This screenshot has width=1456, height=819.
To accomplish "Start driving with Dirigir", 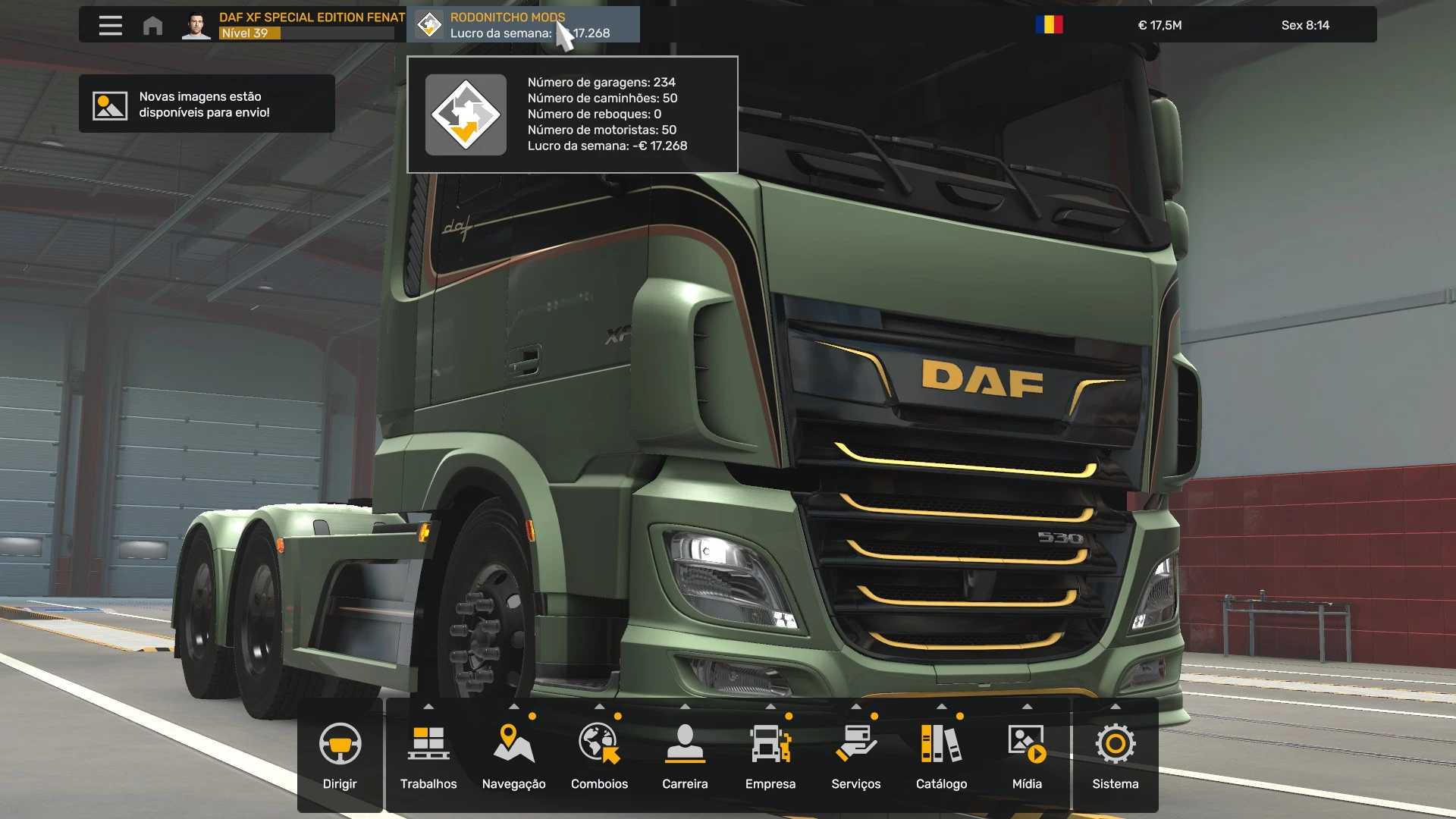I will coord(340,755).
